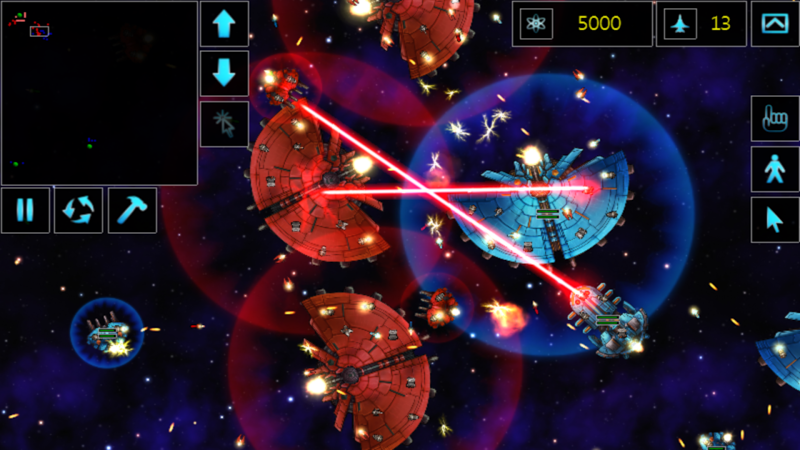
Task: Toggle the panel collapse arrow button
Action: tap(775, 23)
